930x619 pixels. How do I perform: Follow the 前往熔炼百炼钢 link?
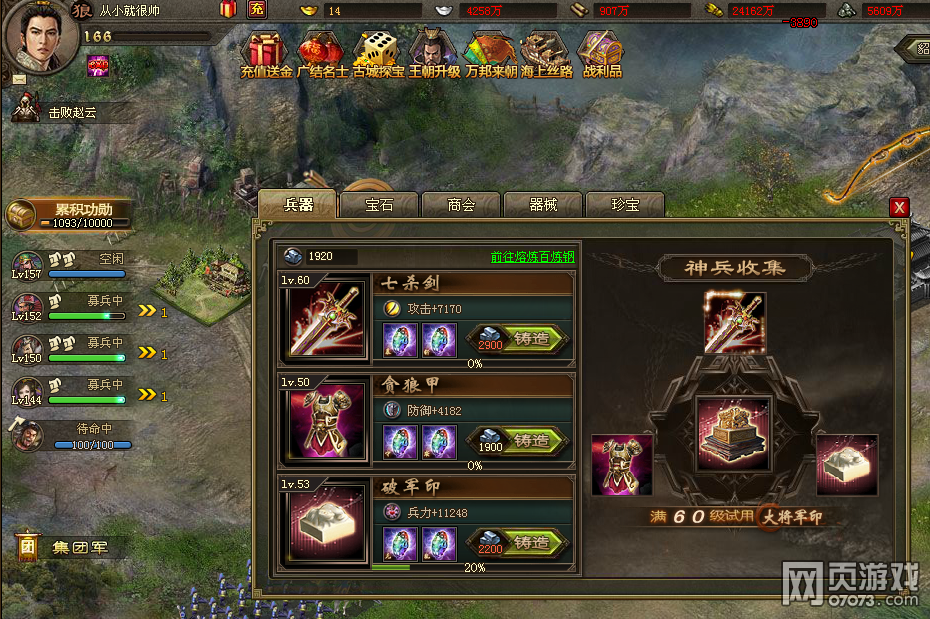[x=532, y=257]
